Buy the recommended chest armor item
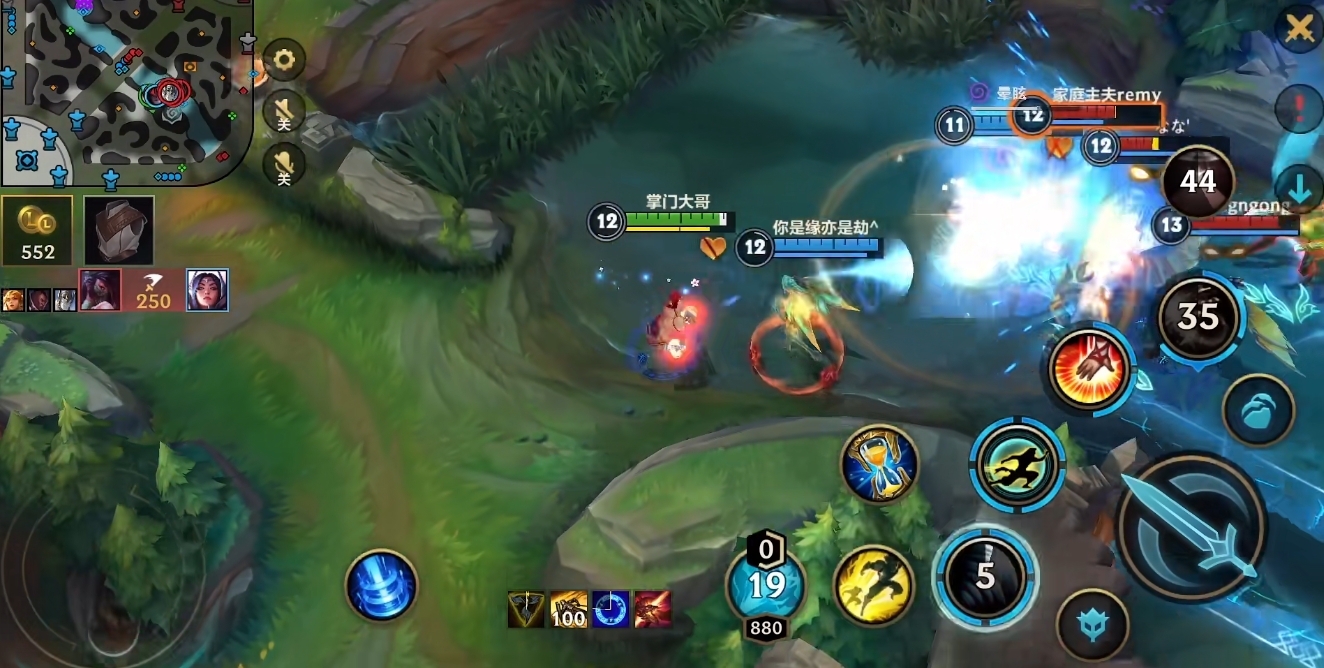Image resolution: width=1324 pixels, height=668 pixels. coord(119,231)
